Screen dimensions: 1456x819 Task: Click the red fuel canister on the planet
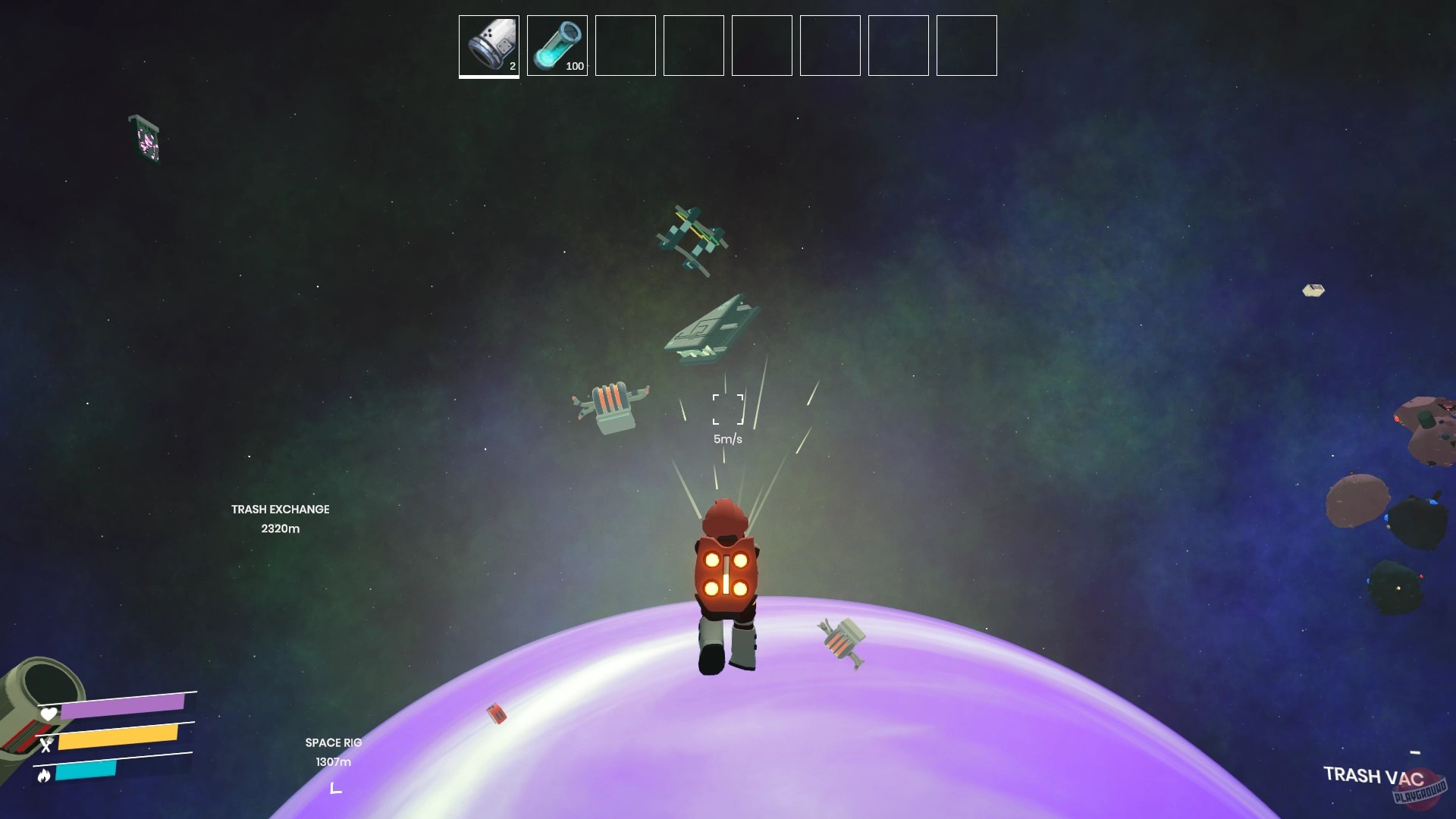(x=497, y=714)
